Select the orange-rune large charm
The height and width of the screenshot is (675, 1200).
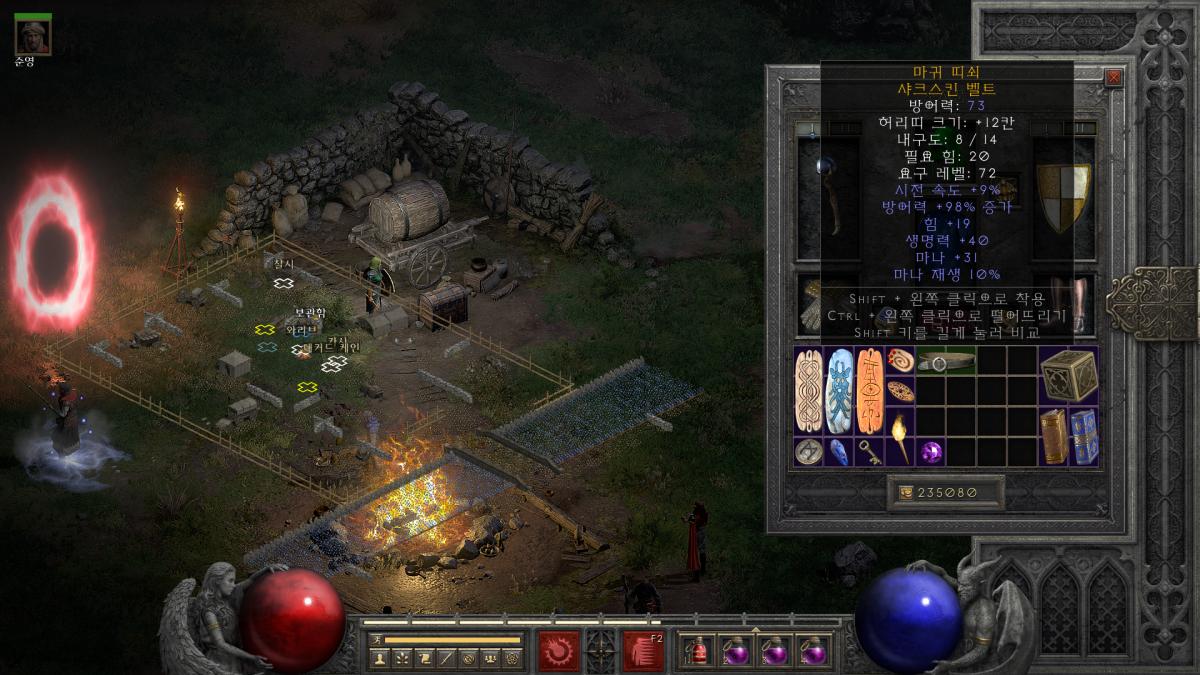(x=870, y=391)
